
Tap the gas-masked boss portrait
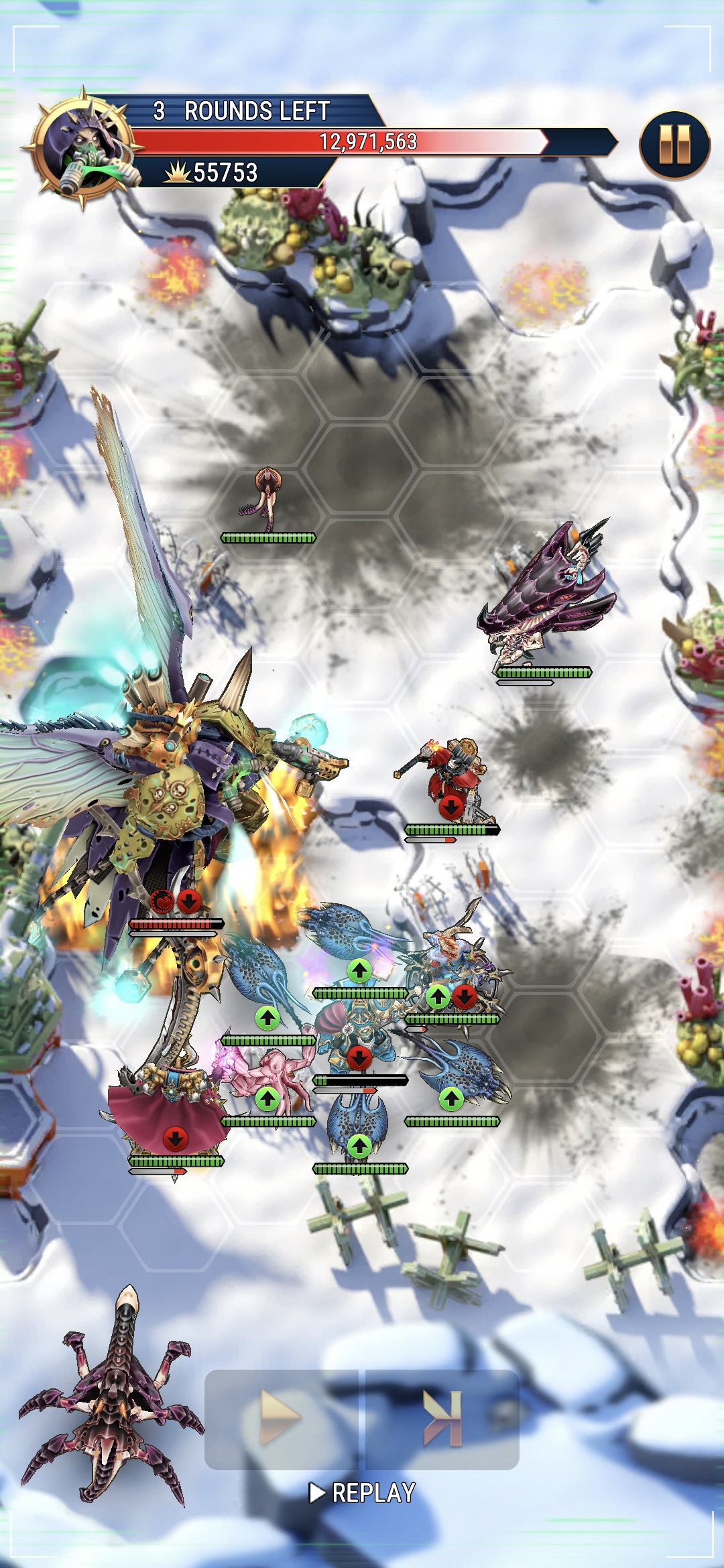tap(82, 148)
